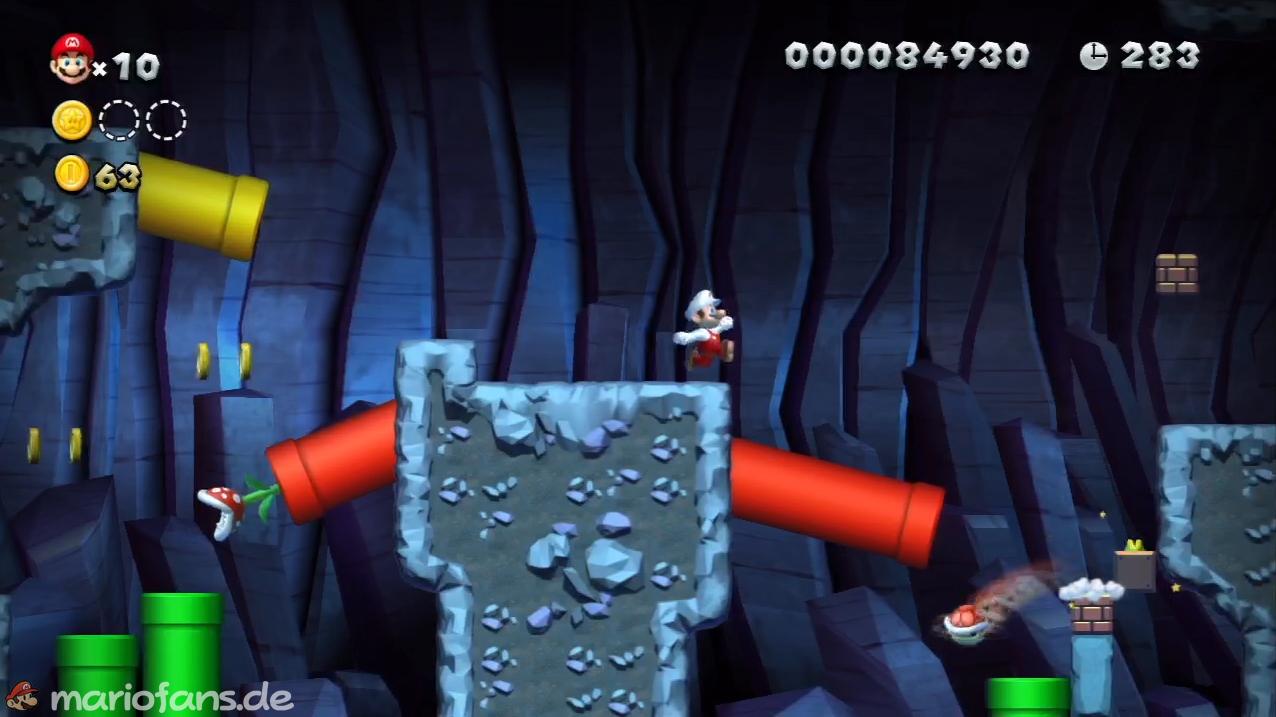Click the gold coin counter icon
Image resolution: width=1276 pixels, height=717 pixels.
[72, 174]
